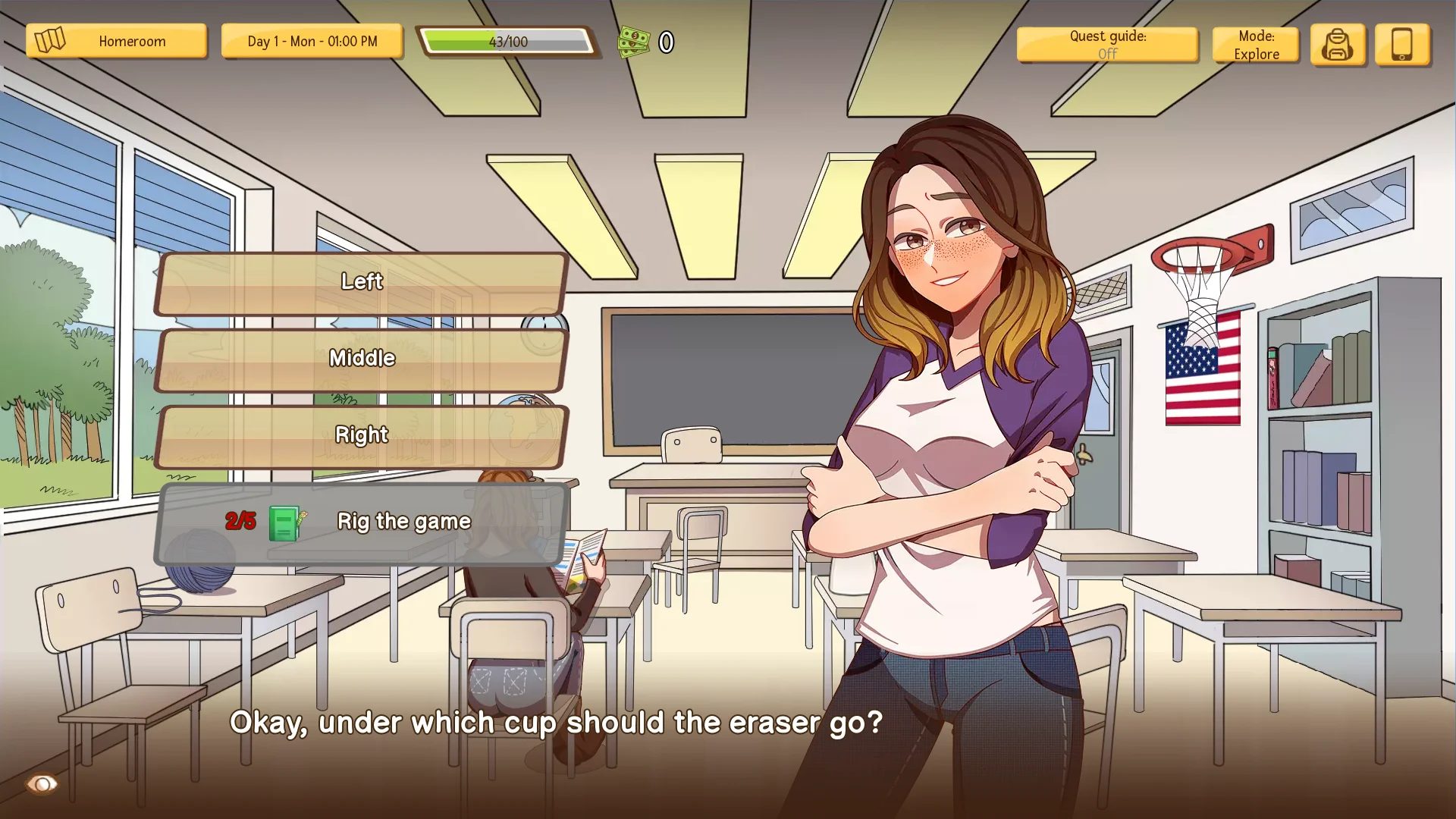Hide the interface with the eye icon
The width and height of the screenshot is (1456, 819).
point(42,783)
